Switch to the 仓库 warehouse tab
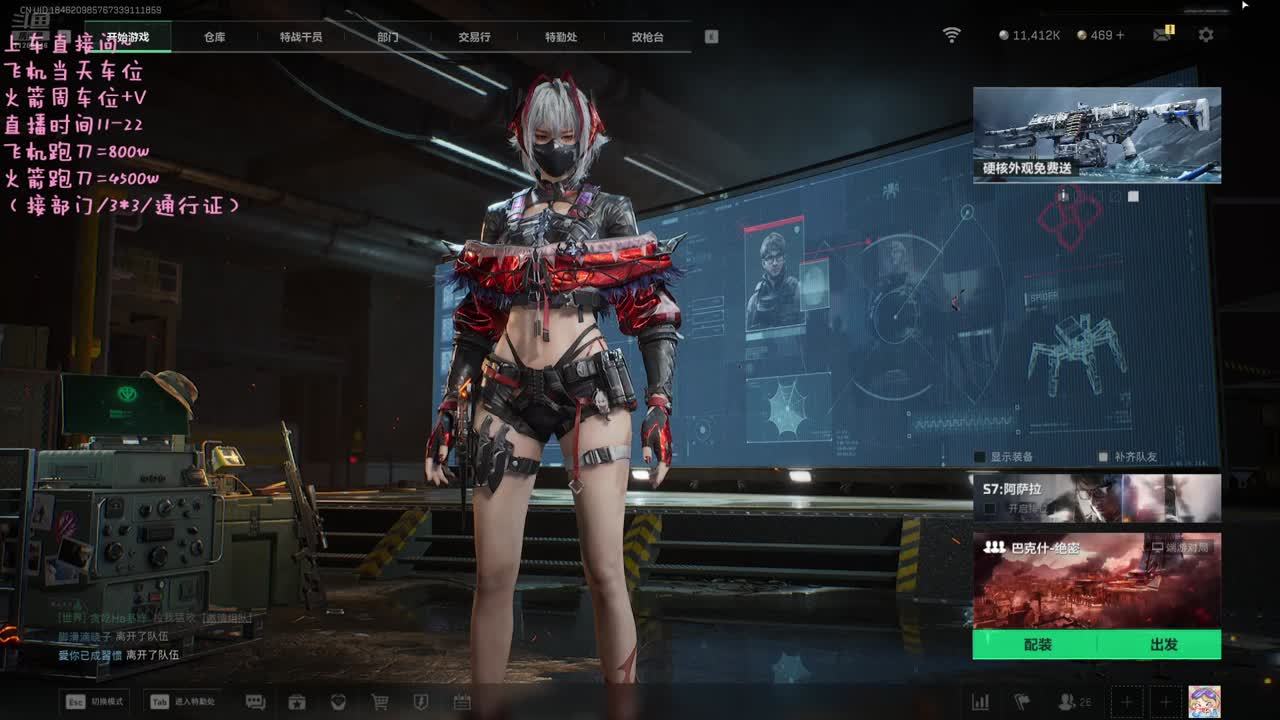The width and height of the screenshot is (1280, 720). pos(214,37)
